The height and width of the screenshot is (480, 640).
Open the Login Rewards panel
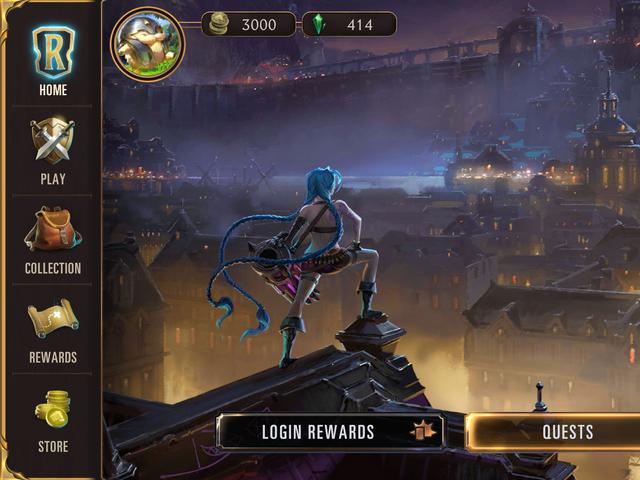pyautogui.click(x=330, y=432)
